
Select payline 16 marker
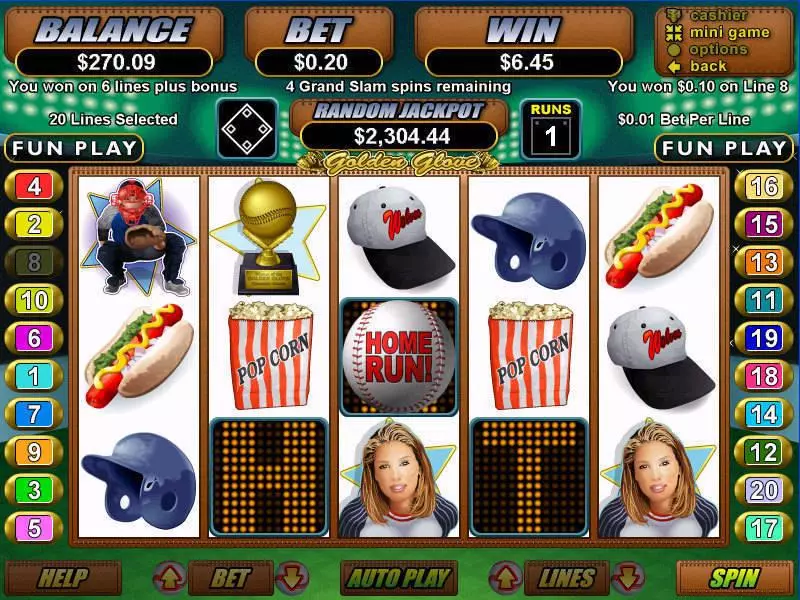(764, 186)
